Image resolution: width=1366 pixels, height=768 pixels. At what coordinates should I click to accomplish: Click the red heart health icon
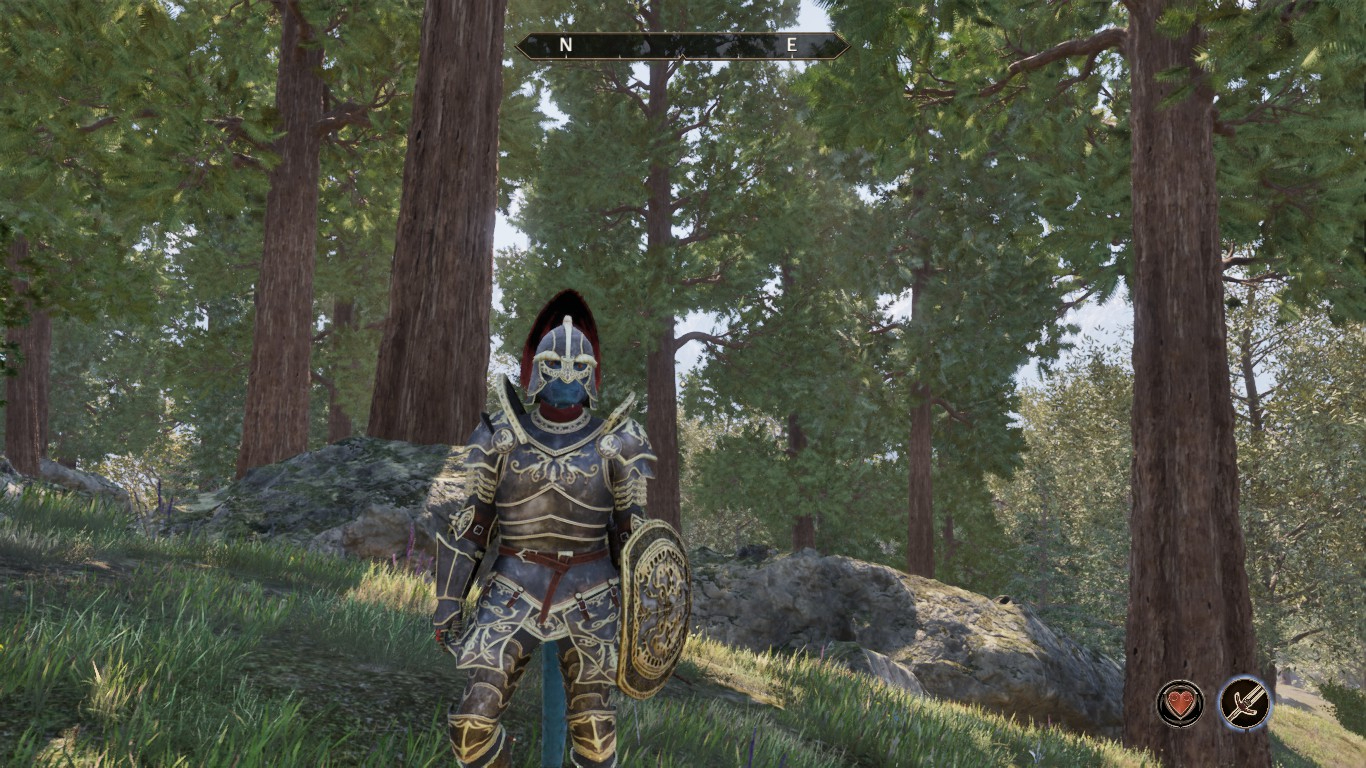click(1180, 703)
